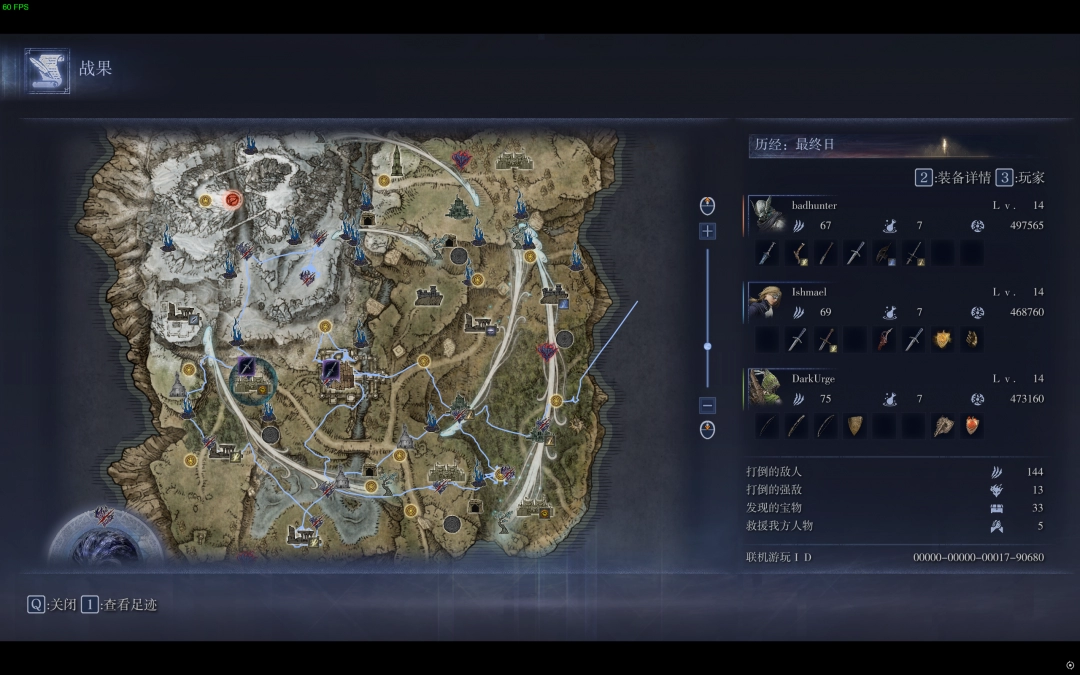Select DarkUrge's brown kite shield slot

coord(855,427)
